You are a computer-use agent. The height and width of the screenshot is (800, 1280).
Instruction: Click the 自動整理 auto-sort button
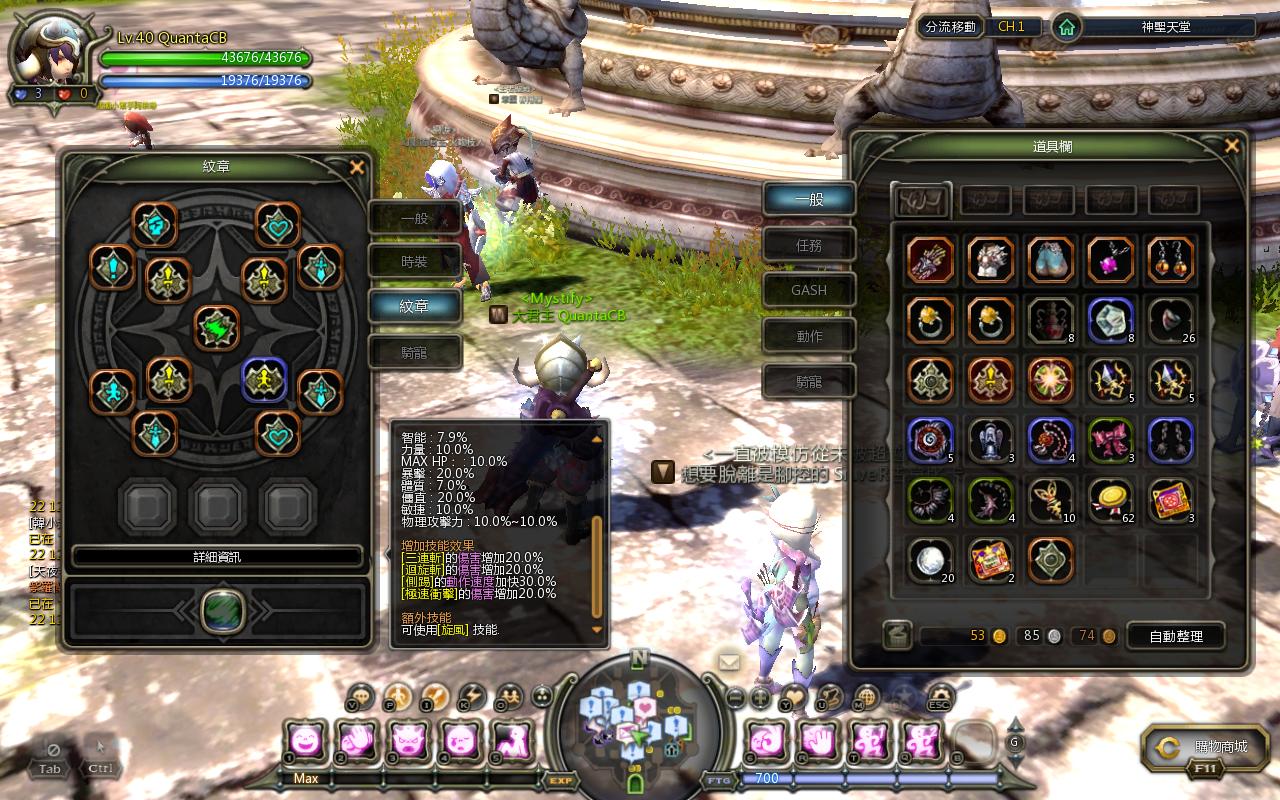tap(1177, 636)
